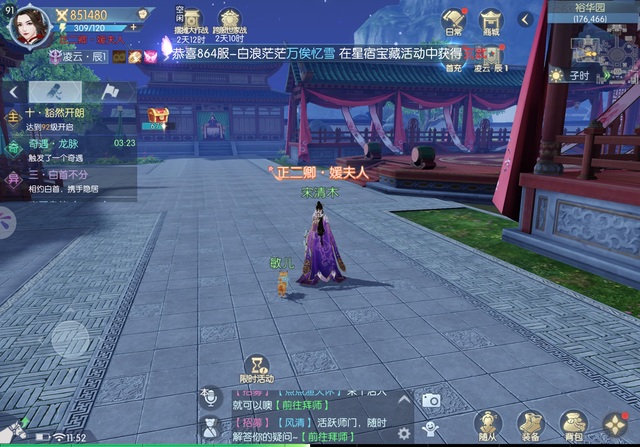This screenshot has width=640, height=447.
Task: Collapse the top menu with the arrow button
Action: (x=525, y=19)
